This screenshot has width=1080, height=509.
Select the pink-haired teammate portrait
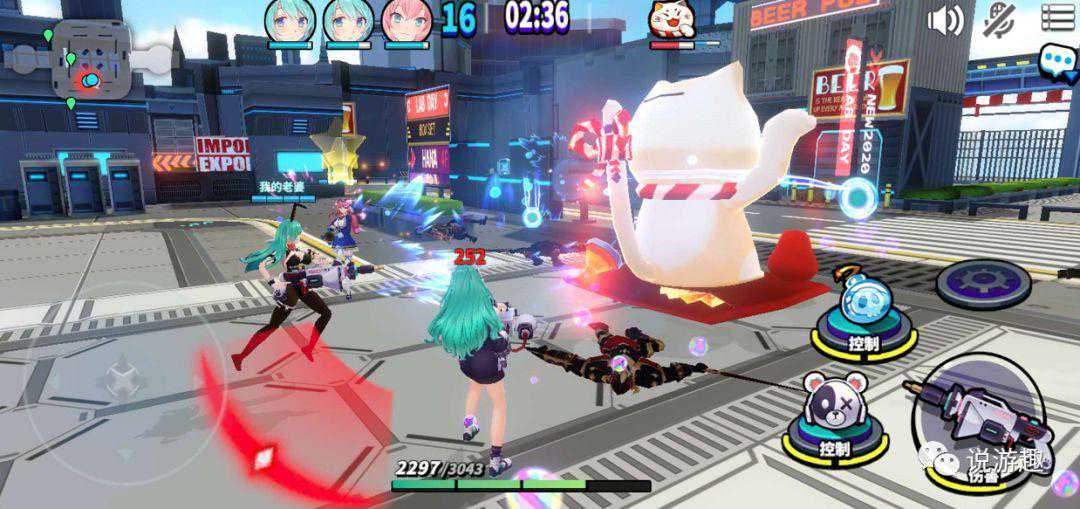pyautogui.click(x=406, y=20)
